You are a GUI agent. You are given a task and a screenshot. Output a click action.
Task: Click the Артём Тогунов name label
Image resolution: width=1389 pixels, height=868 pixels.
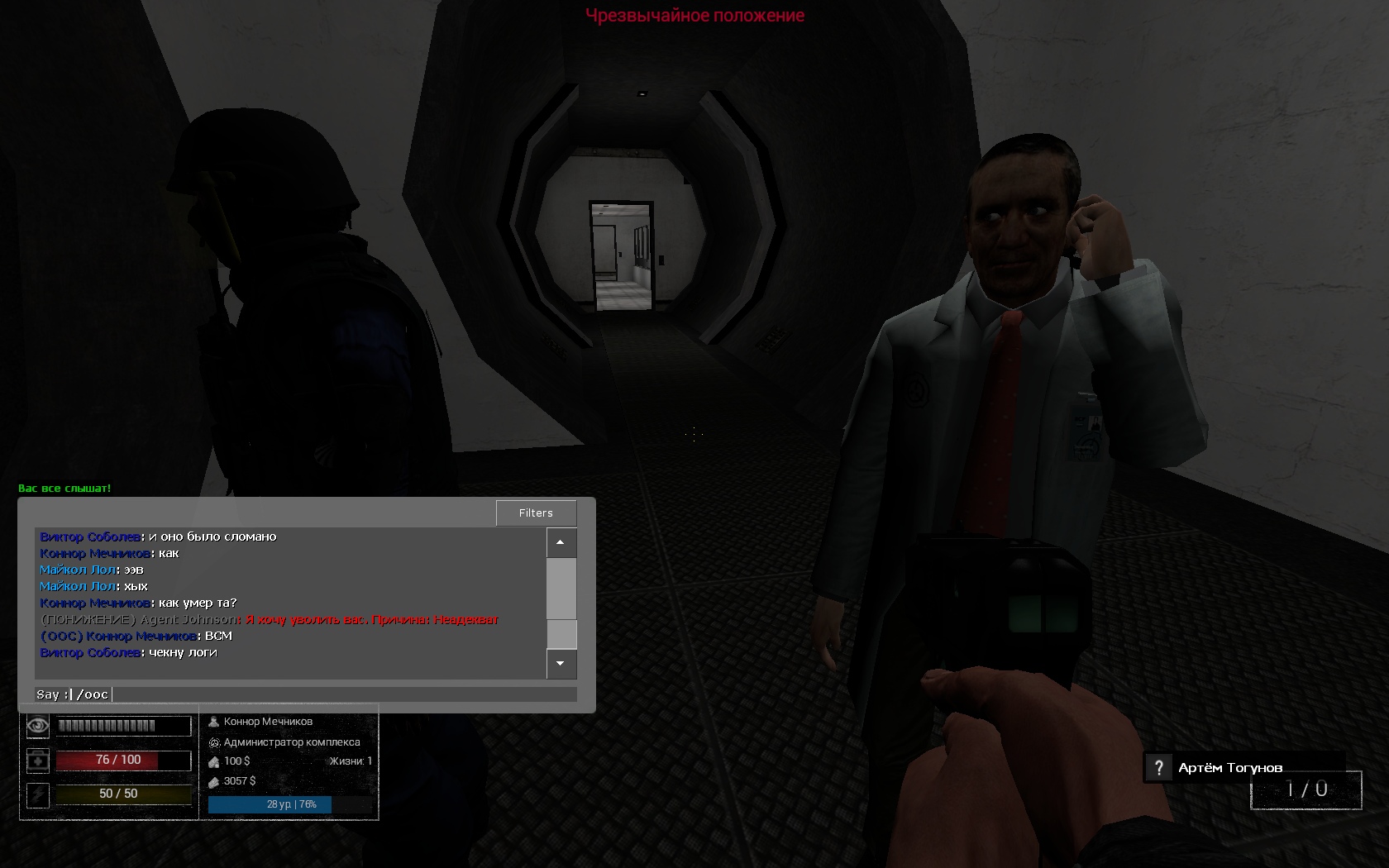pos(1229,767)
